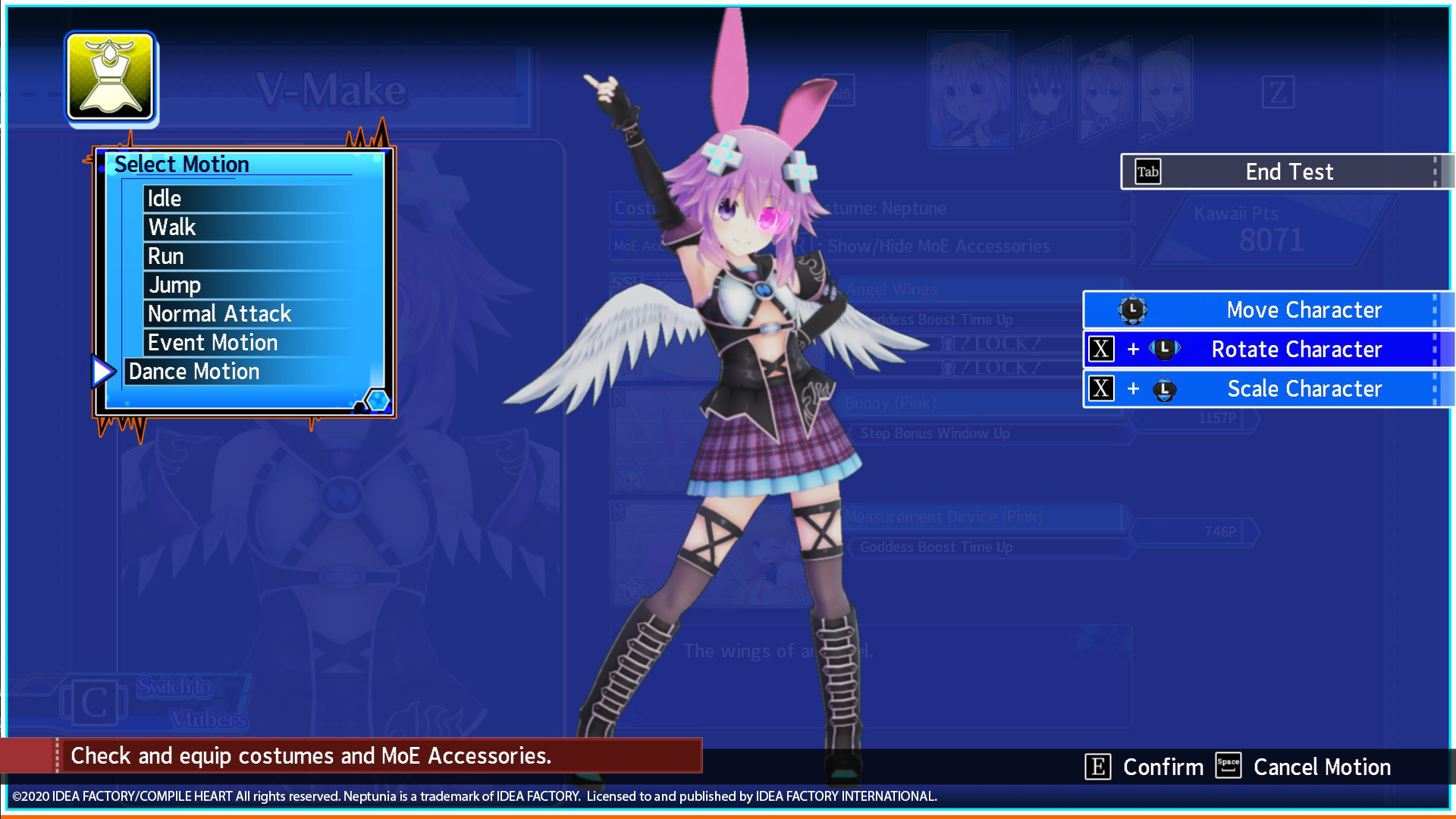Click the X key icon beside Rotate Character
The image size is (1456, 819).
1101,350
